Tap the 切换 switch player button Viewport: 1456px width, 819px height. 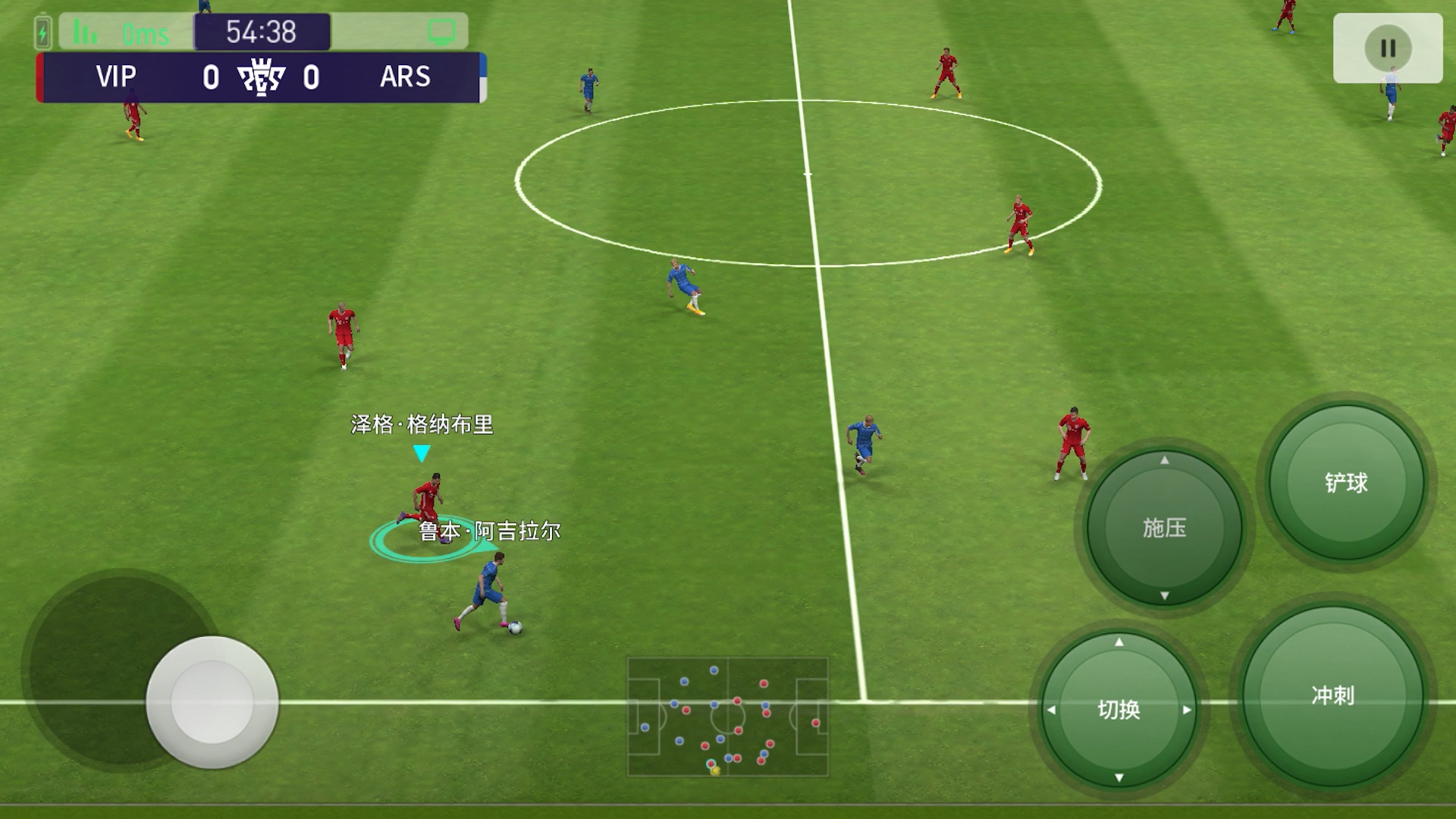1119,710
